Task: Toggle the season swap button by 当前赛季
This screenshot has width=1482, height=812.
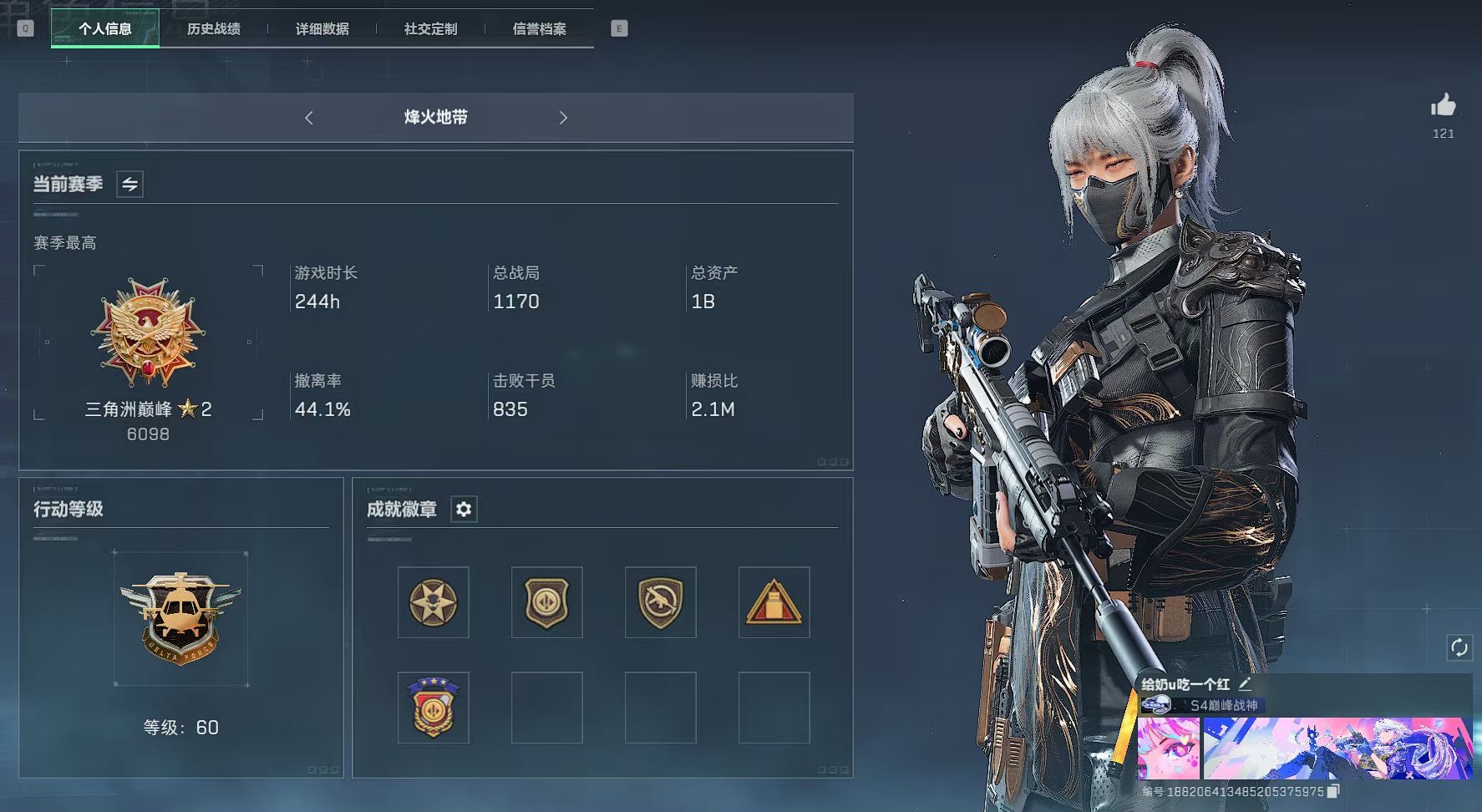Action: point(129,184)
